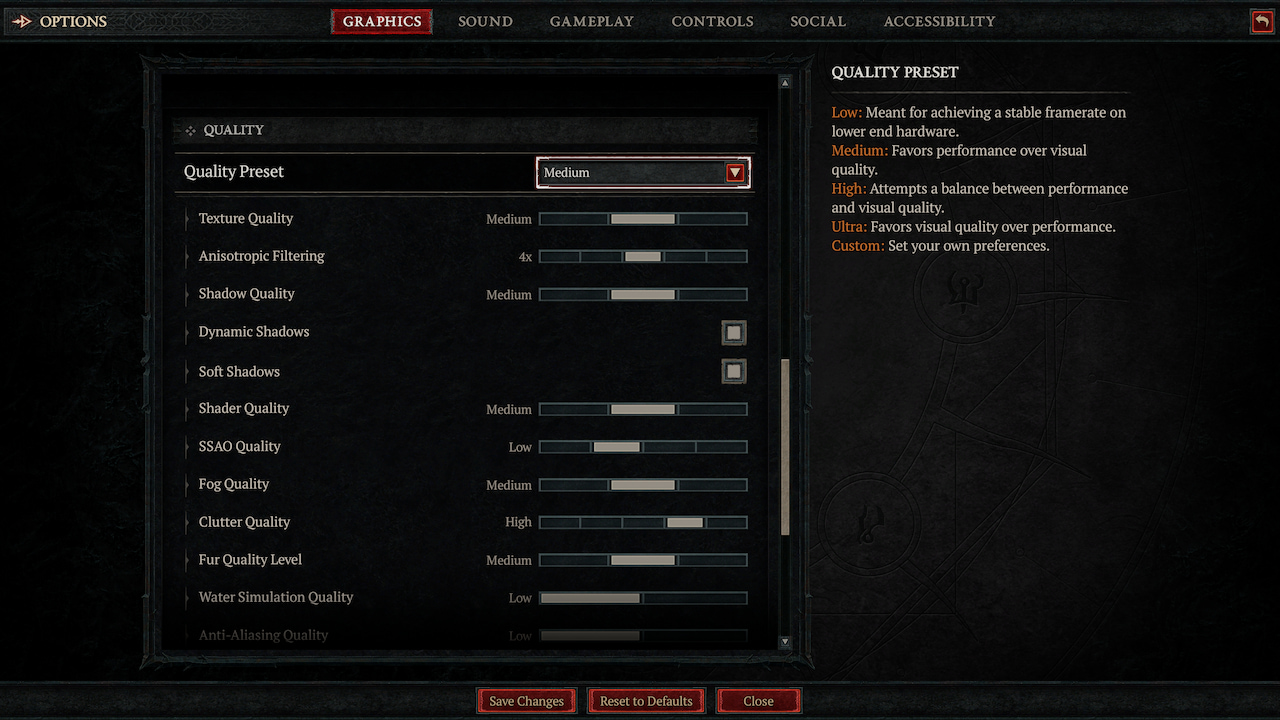Expand the Anisotropic Filtering setting arrow
The image size is (1280, 720).
click(188, 256)
